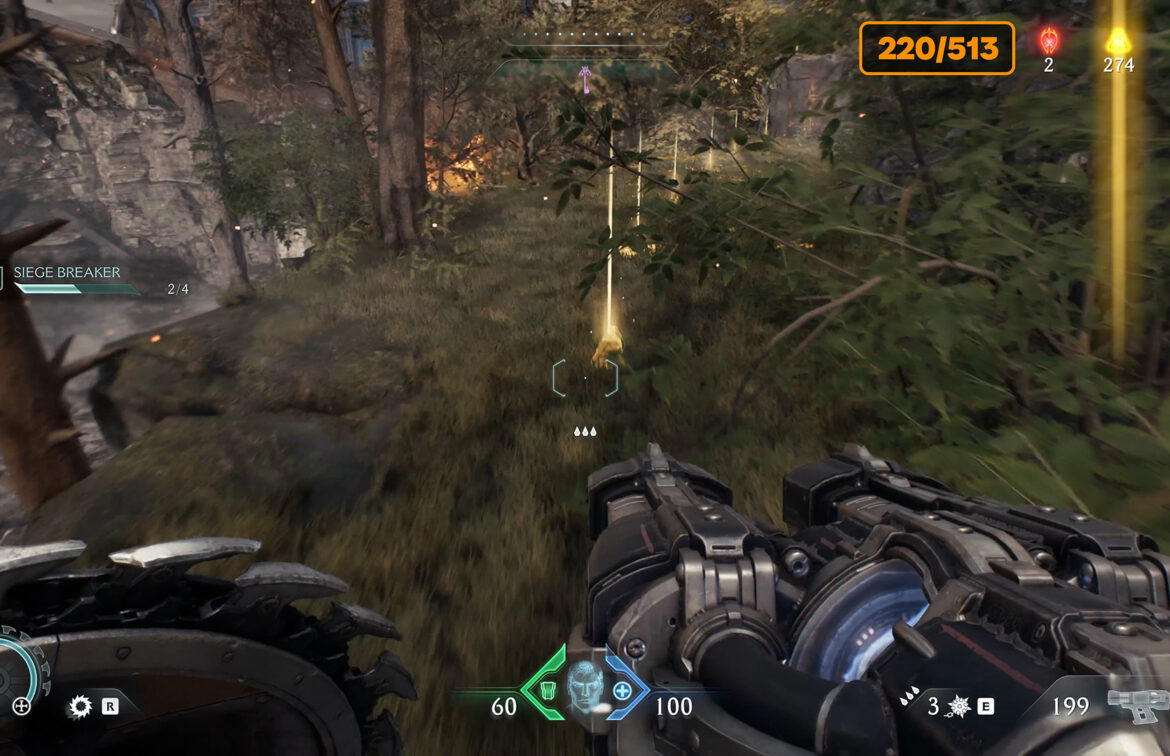1170x756 pixels.
Task: Select the green armor icon
Action: [548, 690]
